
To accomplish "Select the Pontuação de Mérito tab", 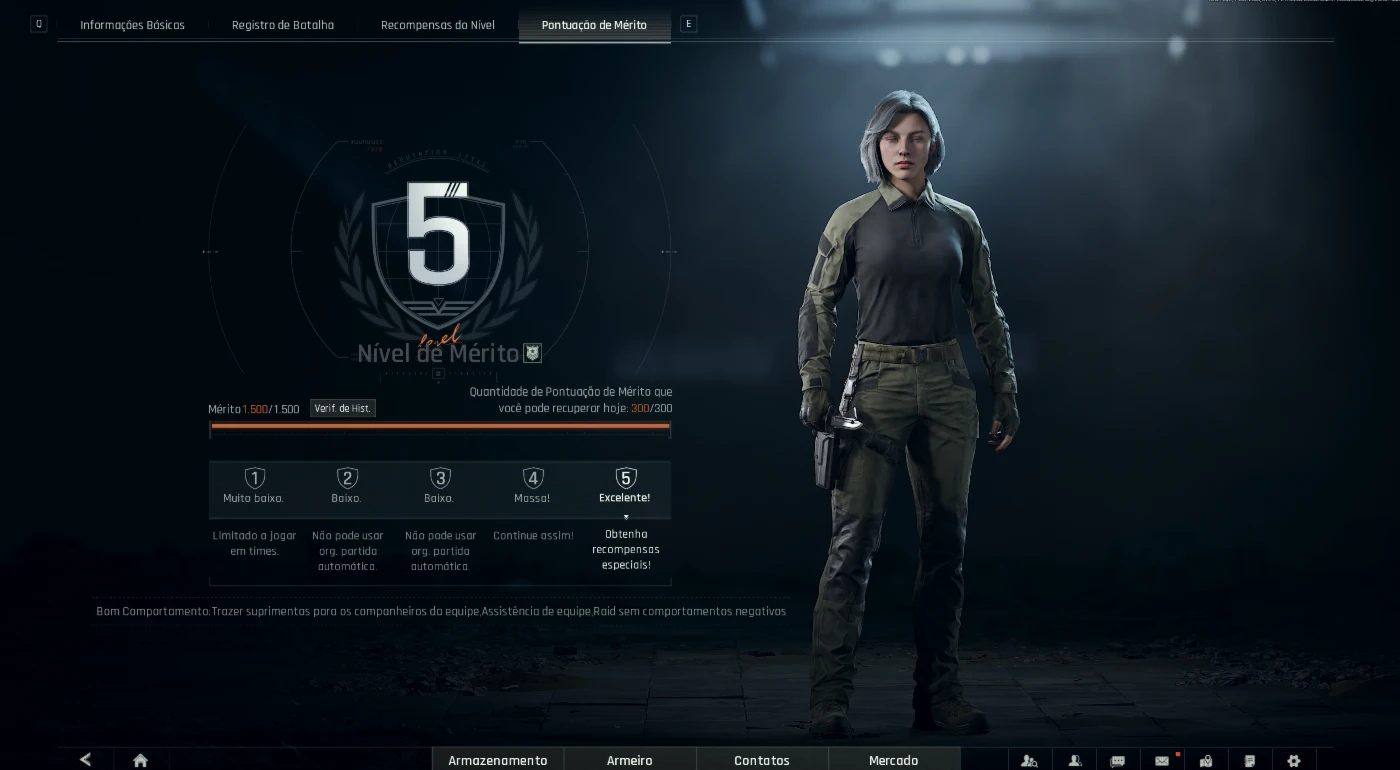I will click(x=594, y=25).
